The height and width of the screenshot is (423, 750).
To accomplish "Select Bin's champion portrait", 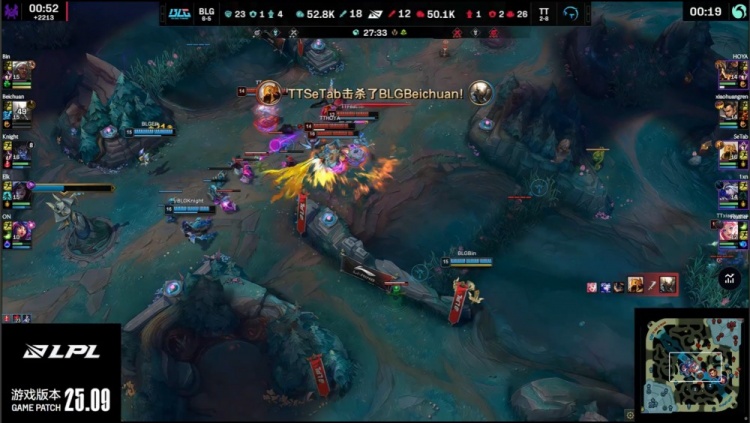I will (18, 72).
